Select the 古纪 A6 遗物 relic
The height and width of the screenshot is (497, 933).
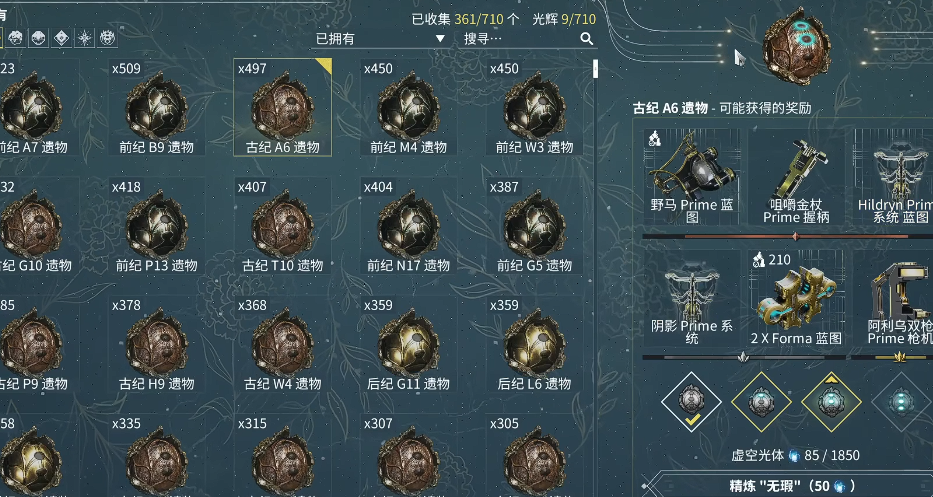[282, 111]
